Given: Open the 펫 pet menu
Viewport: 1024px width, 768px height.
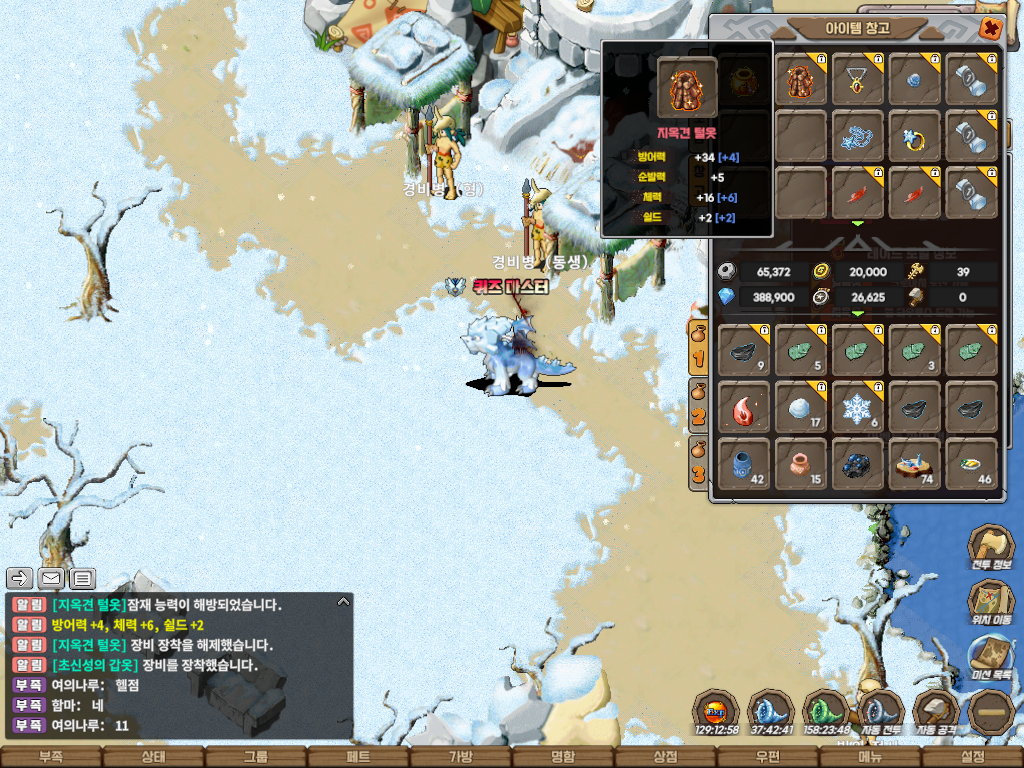Looking at the screenshot, I should 358,757.
